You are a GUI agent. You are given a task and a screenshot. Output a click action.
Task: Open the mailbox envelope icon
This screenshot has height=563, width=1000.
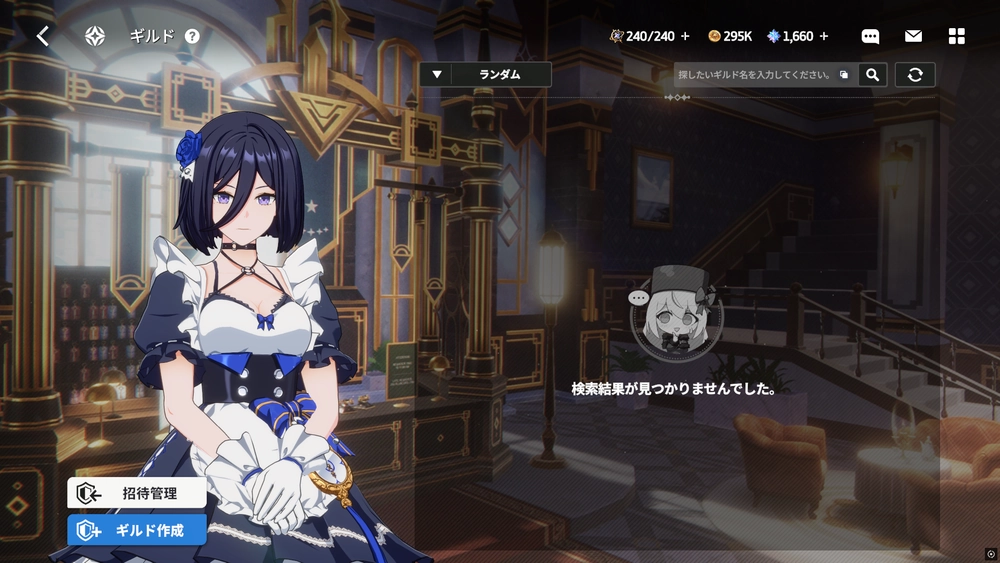[x=913, y=36]
